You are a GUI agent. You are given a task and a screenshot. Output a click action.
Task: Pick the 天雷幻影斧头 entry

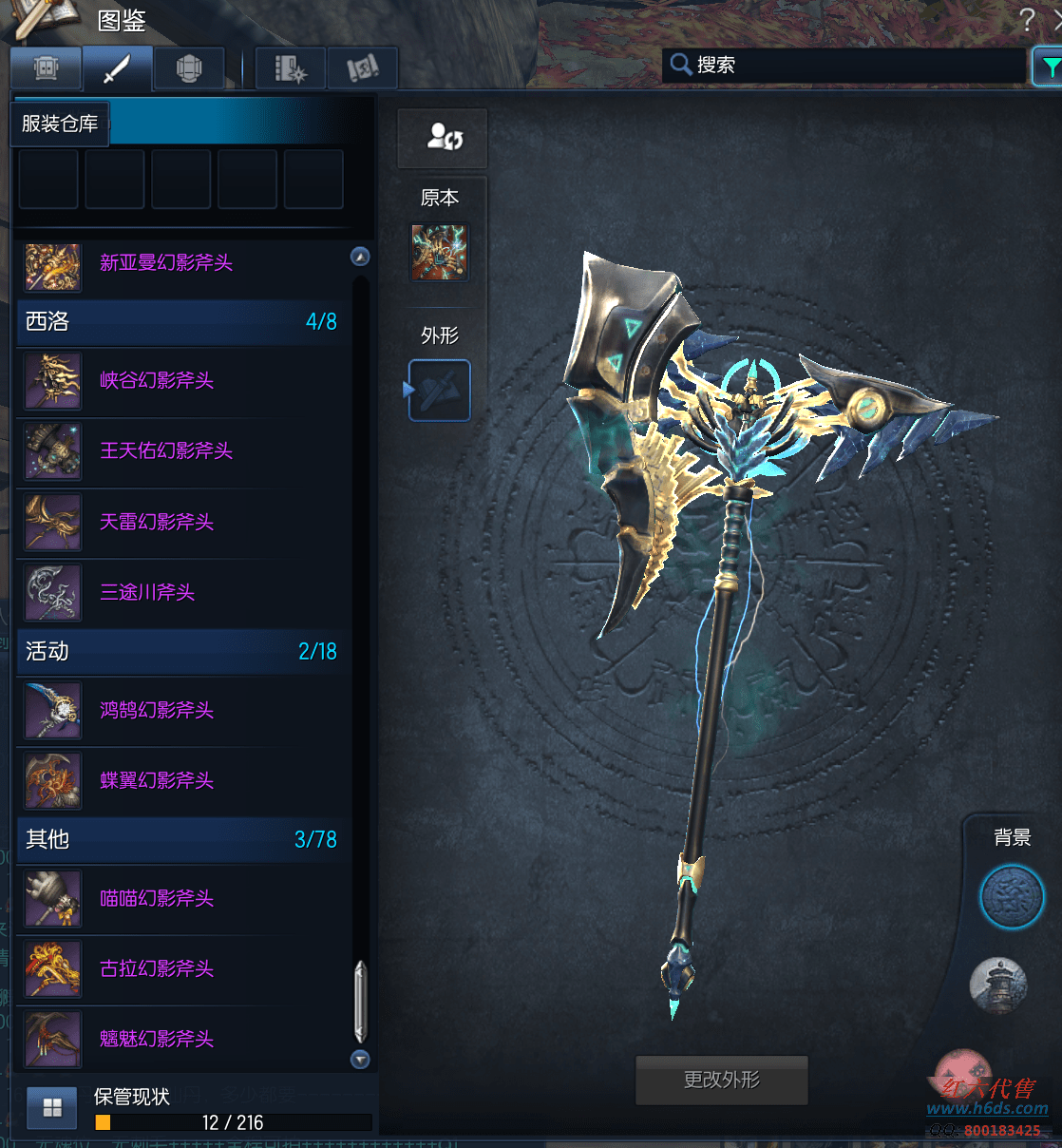(156, 522)
